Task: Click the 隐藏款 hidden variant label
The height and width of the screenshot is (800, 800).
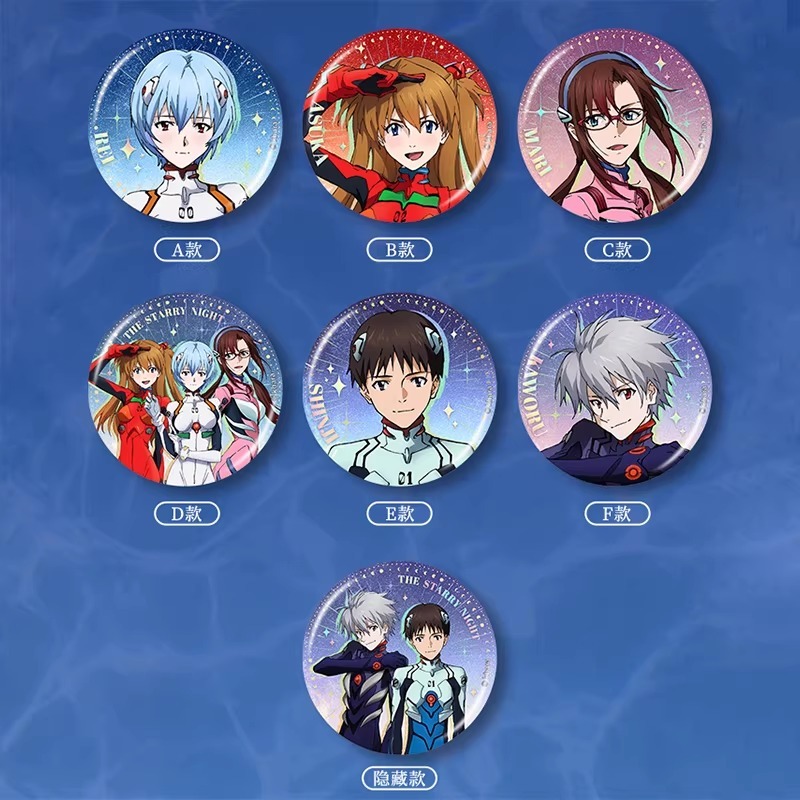Action: 400,777
